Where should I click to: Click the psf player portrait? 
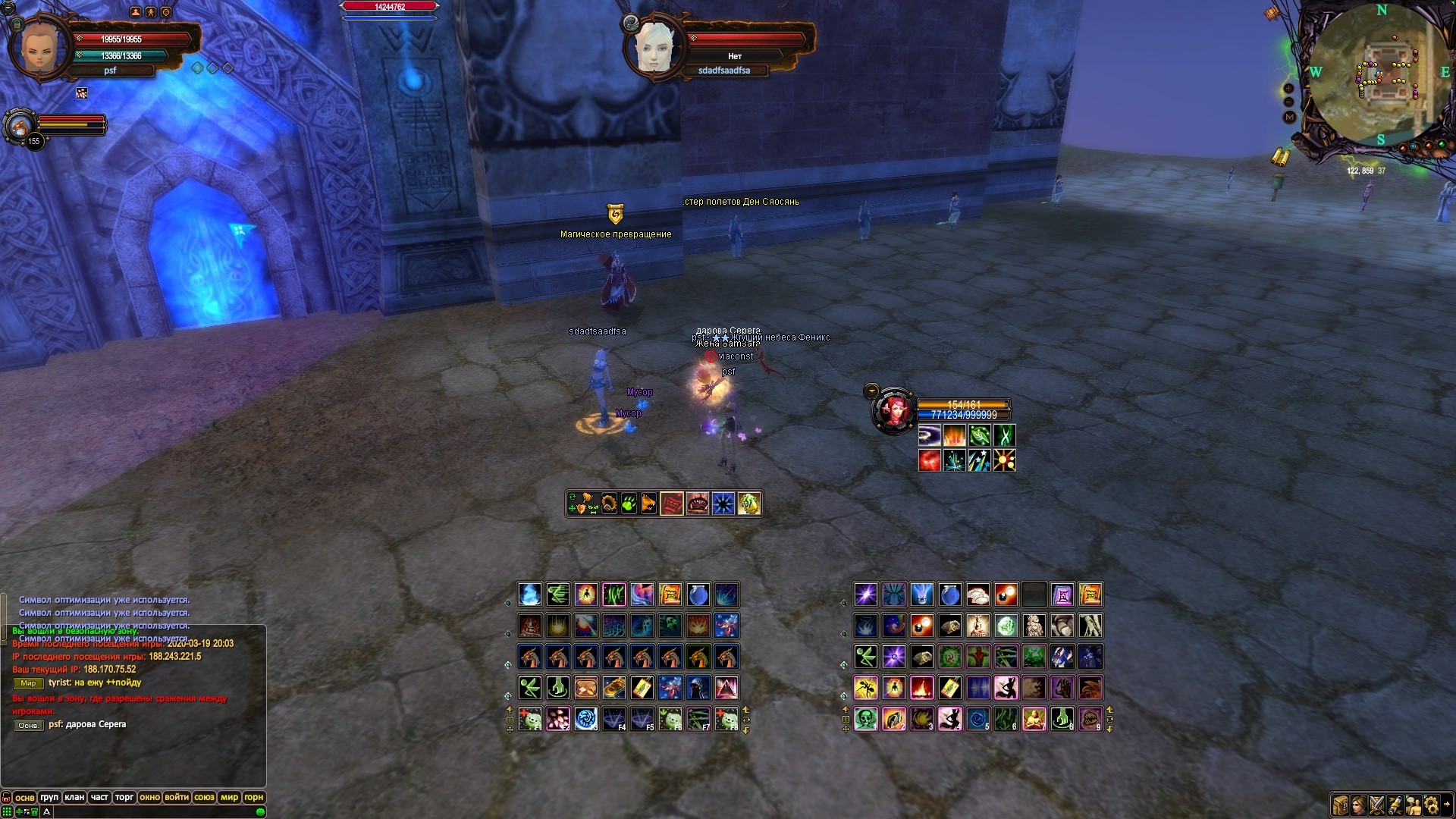point(38,47)
